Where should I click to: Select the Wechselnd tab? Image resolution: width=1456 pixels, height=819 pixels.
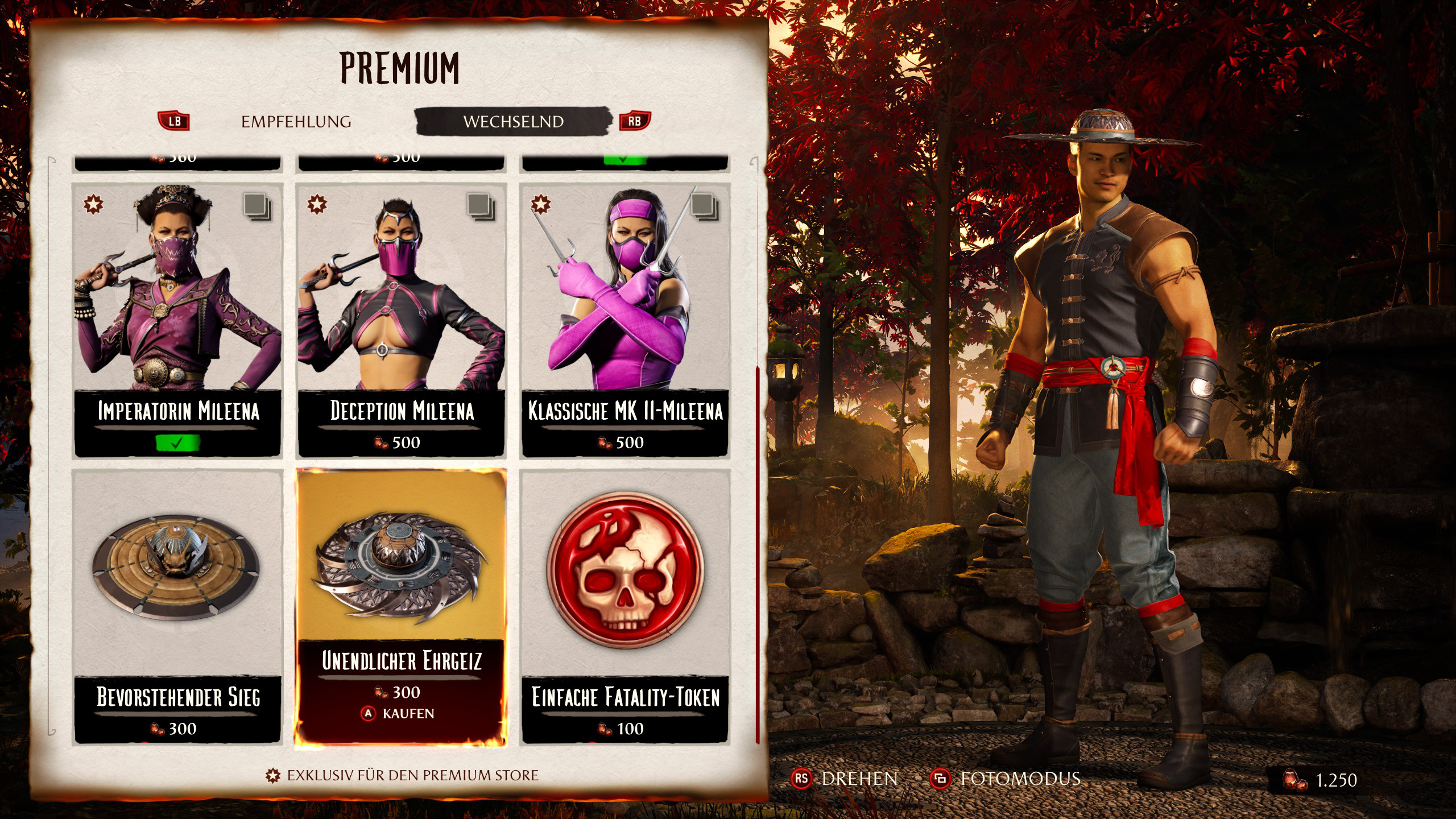tap(513, 122)
